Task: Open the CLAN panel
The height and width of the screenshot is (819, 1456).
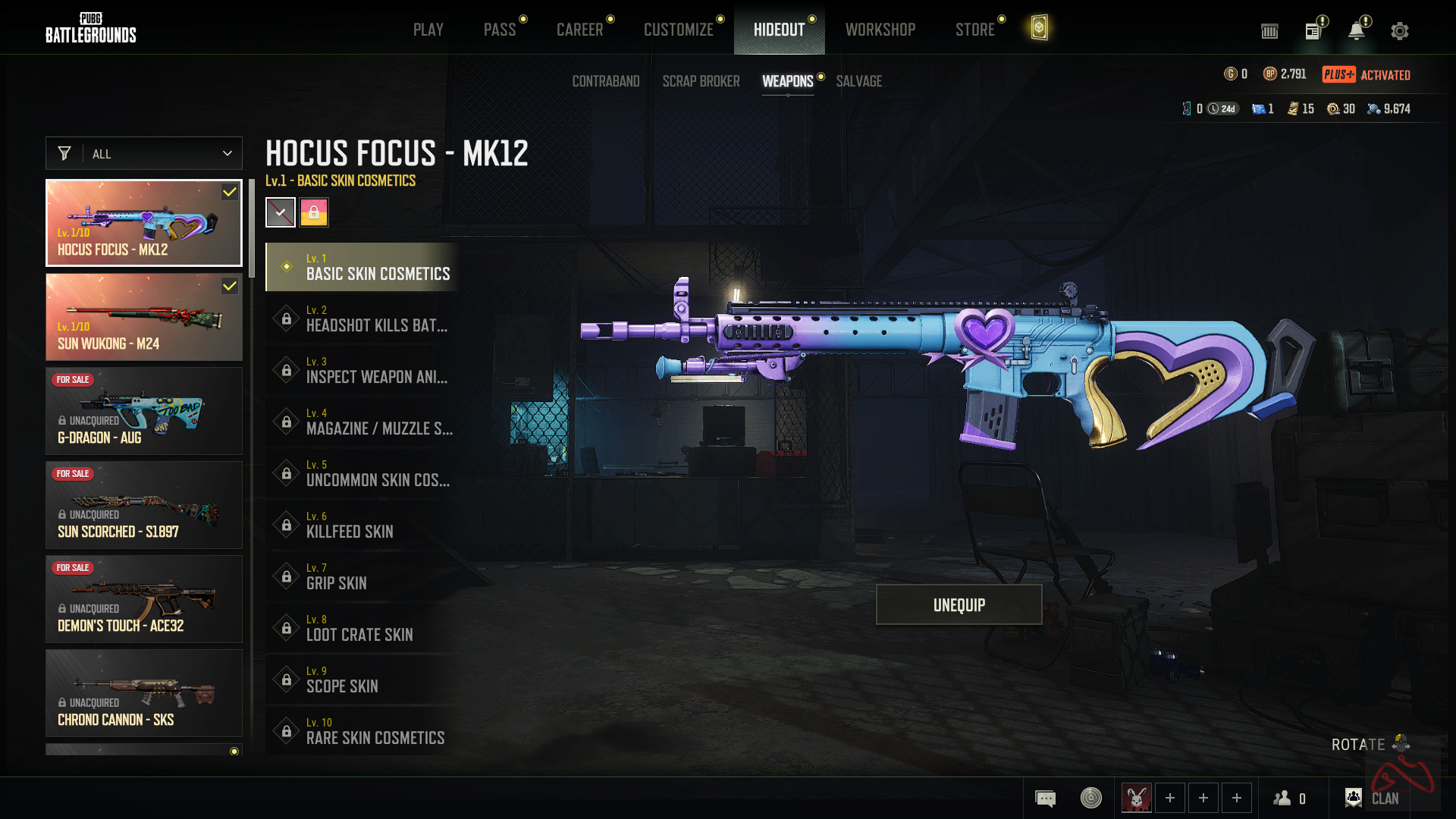Action: (1374, 798)
